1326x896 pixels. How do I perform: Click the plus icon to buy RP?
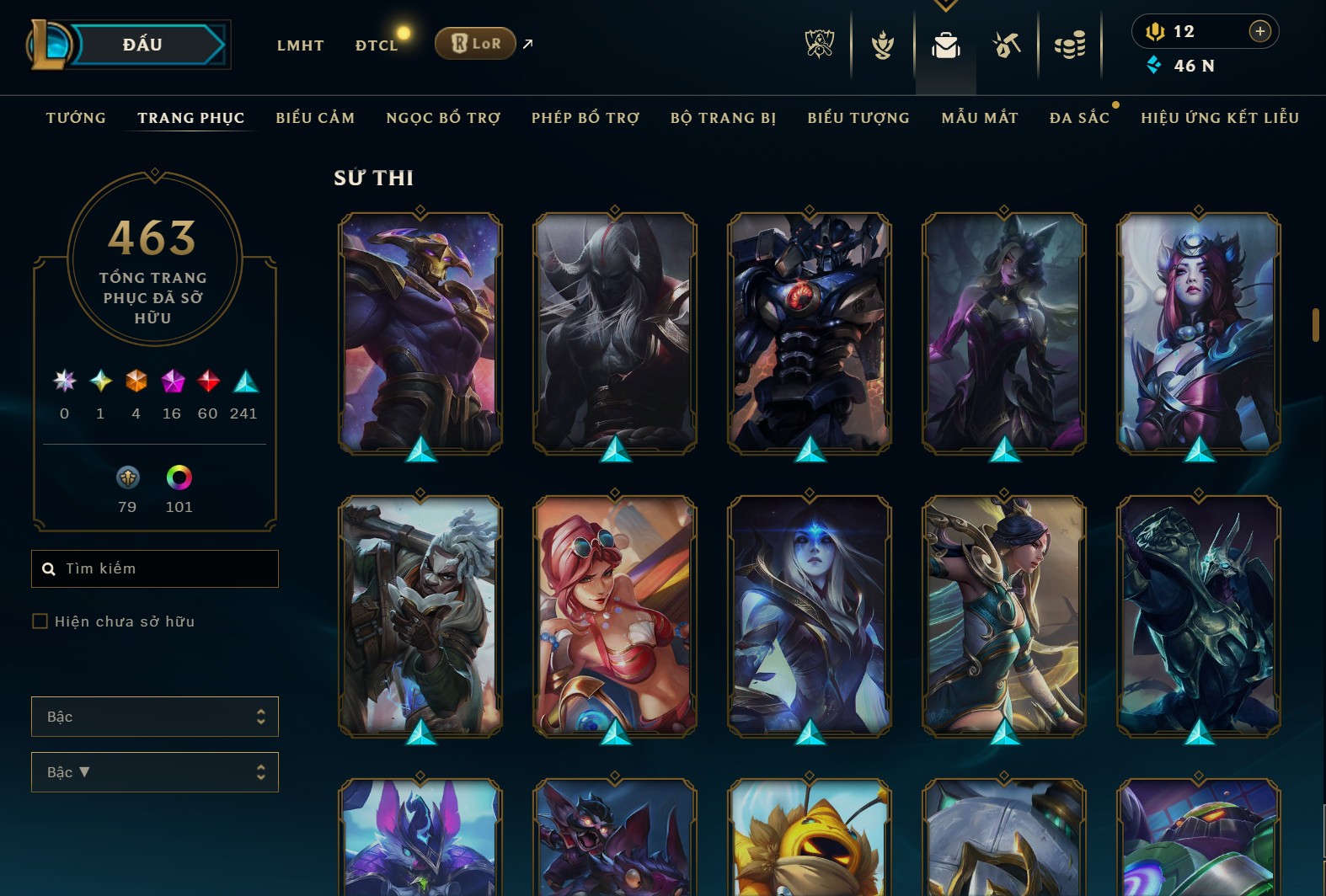click(1260, 31)
